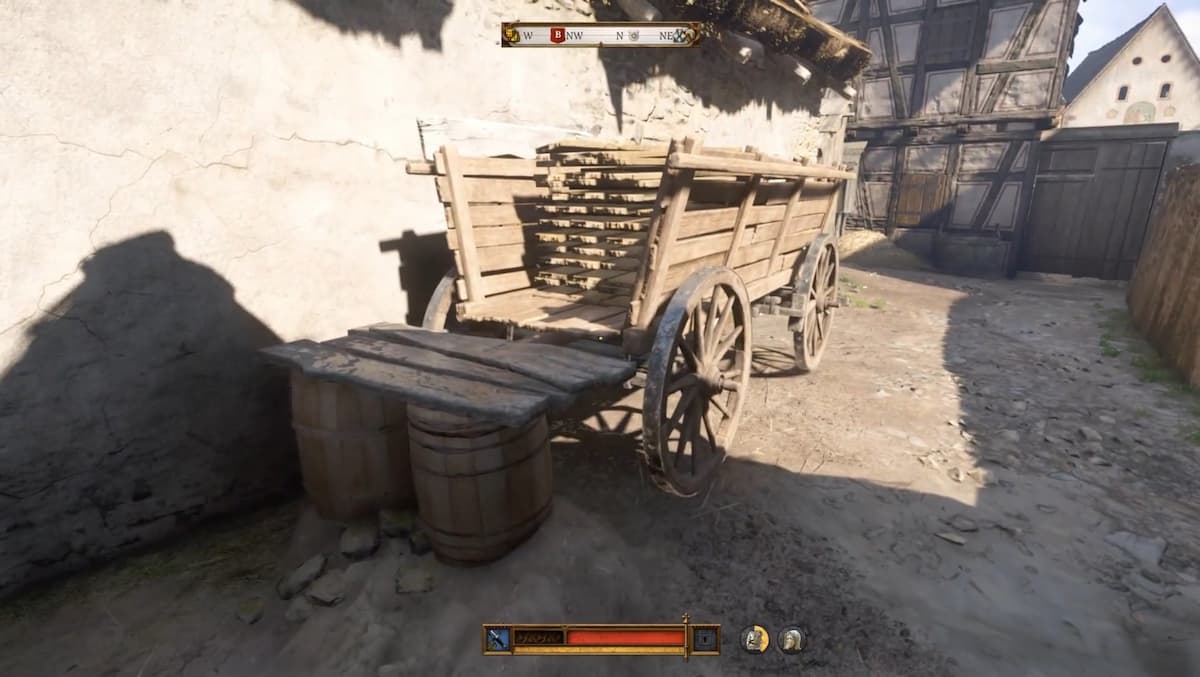Click the grey sun marker beside N
The height and width of the screenshot is (677, 1200).
(634, 35)
